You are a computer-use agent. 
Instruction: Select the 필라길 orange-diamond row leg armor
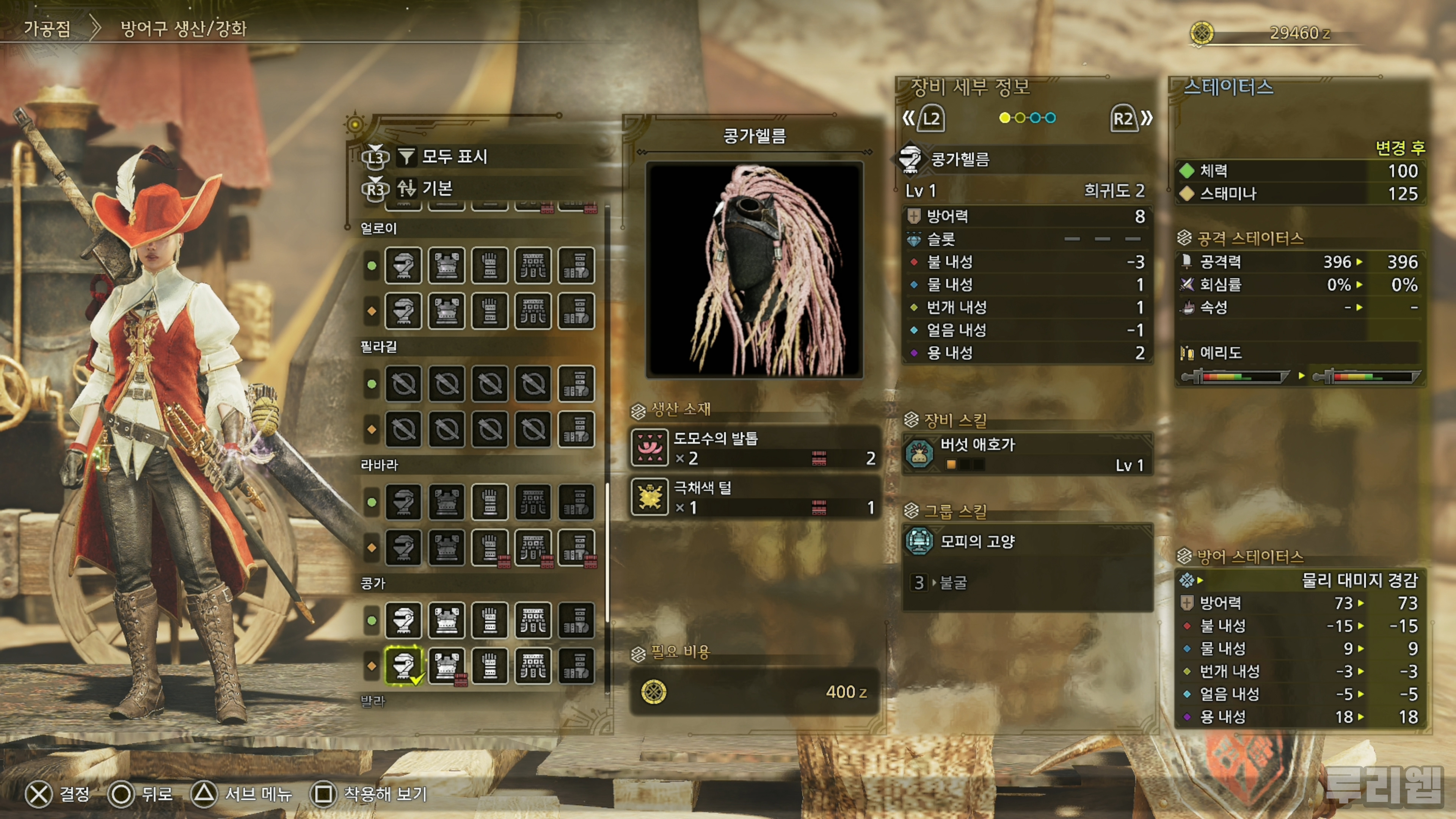coord(576,429)
